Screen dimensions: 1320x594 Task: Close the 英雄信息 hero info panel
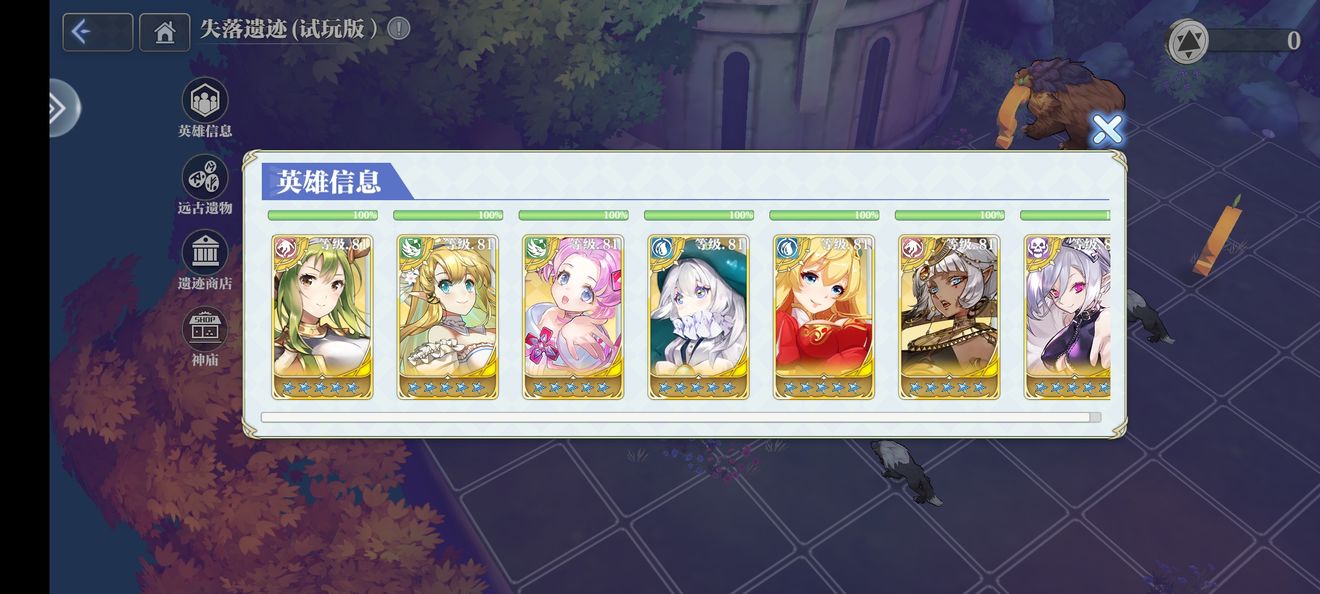tap(1106, 129)
